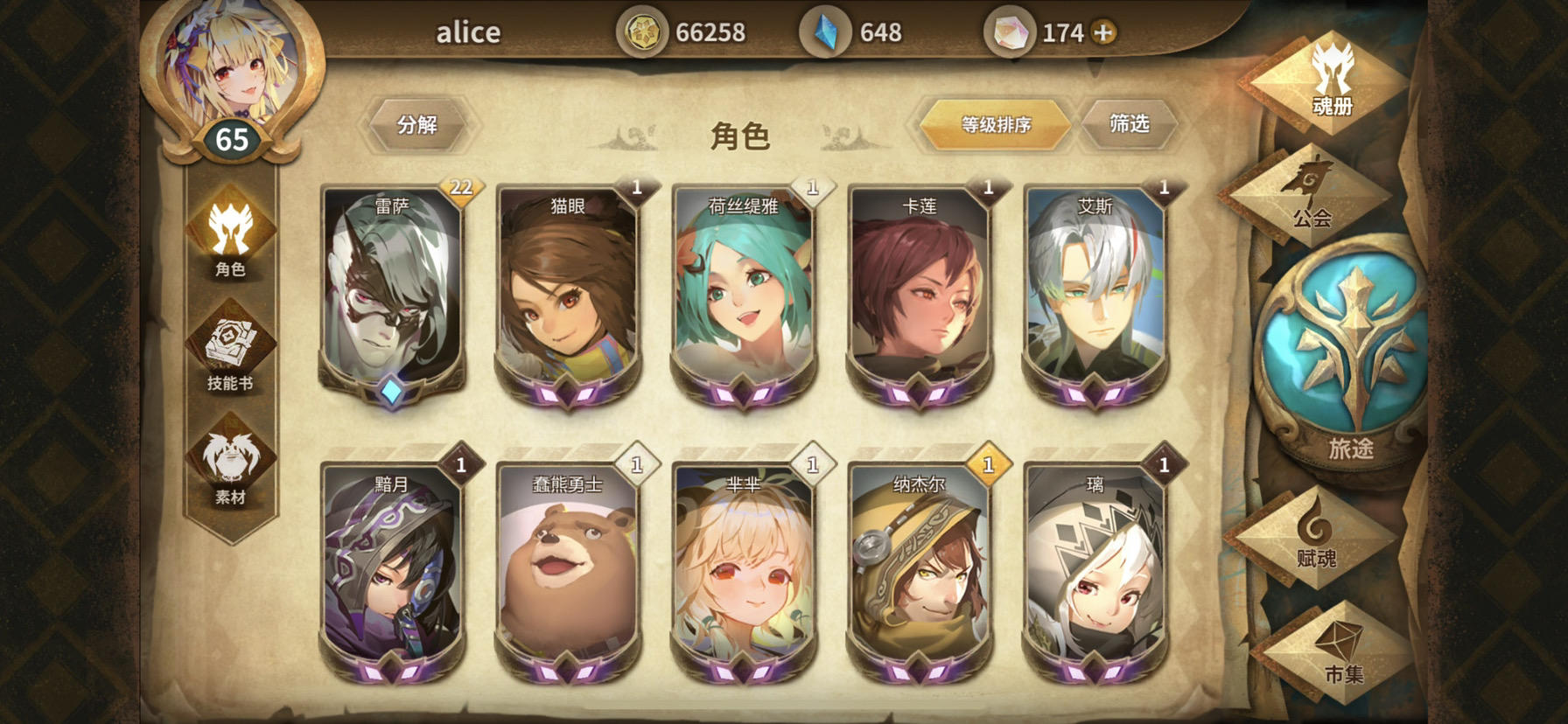1568x724 pixels.
Task: Select the 筛选 filter tab
Action: click(x=1129, y=124)
